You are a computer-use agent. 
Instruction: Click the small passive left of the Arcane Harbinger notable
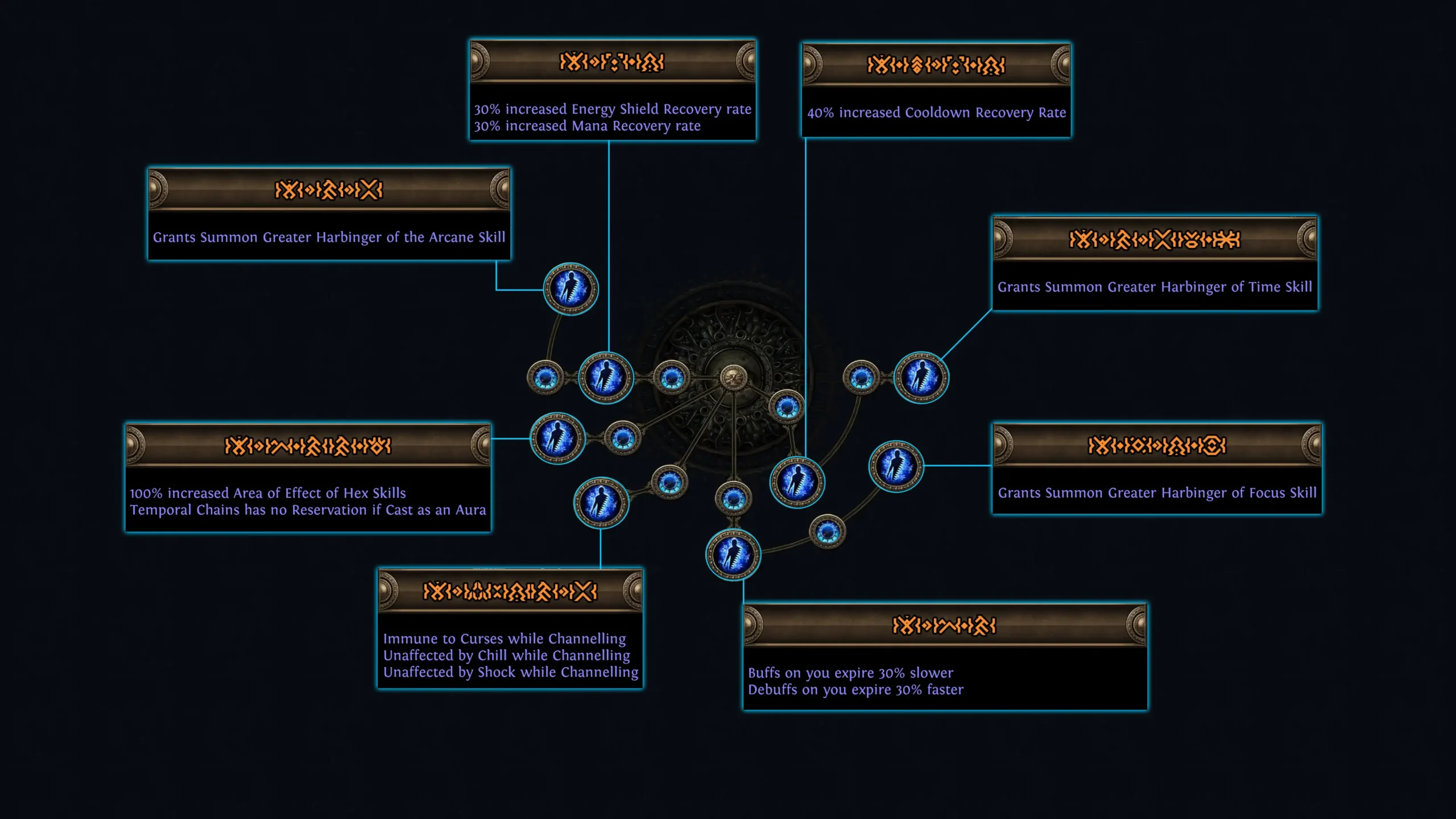(545, 378)
